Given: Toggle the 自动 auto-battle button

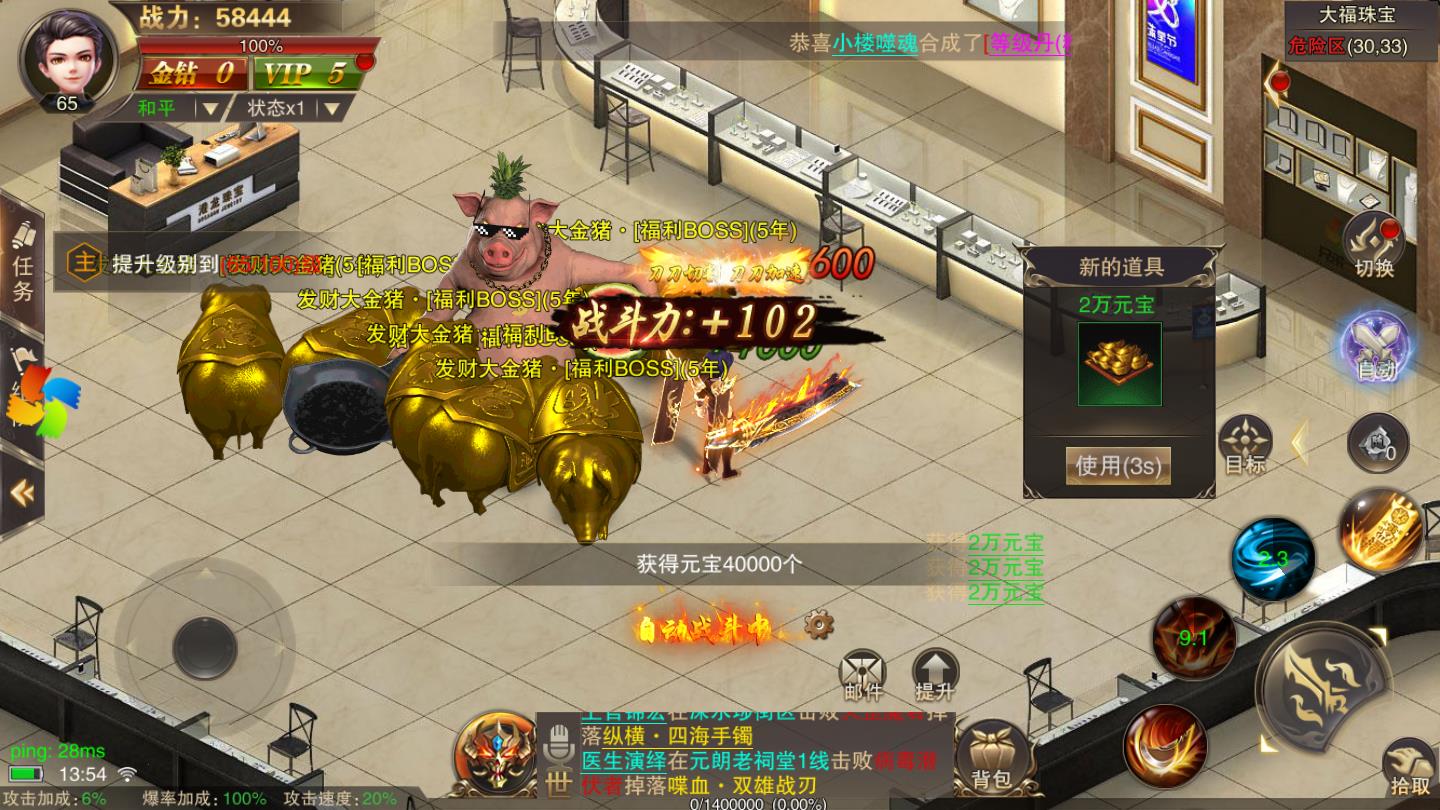Looking at the screenshot, I should pos(1376,346).
